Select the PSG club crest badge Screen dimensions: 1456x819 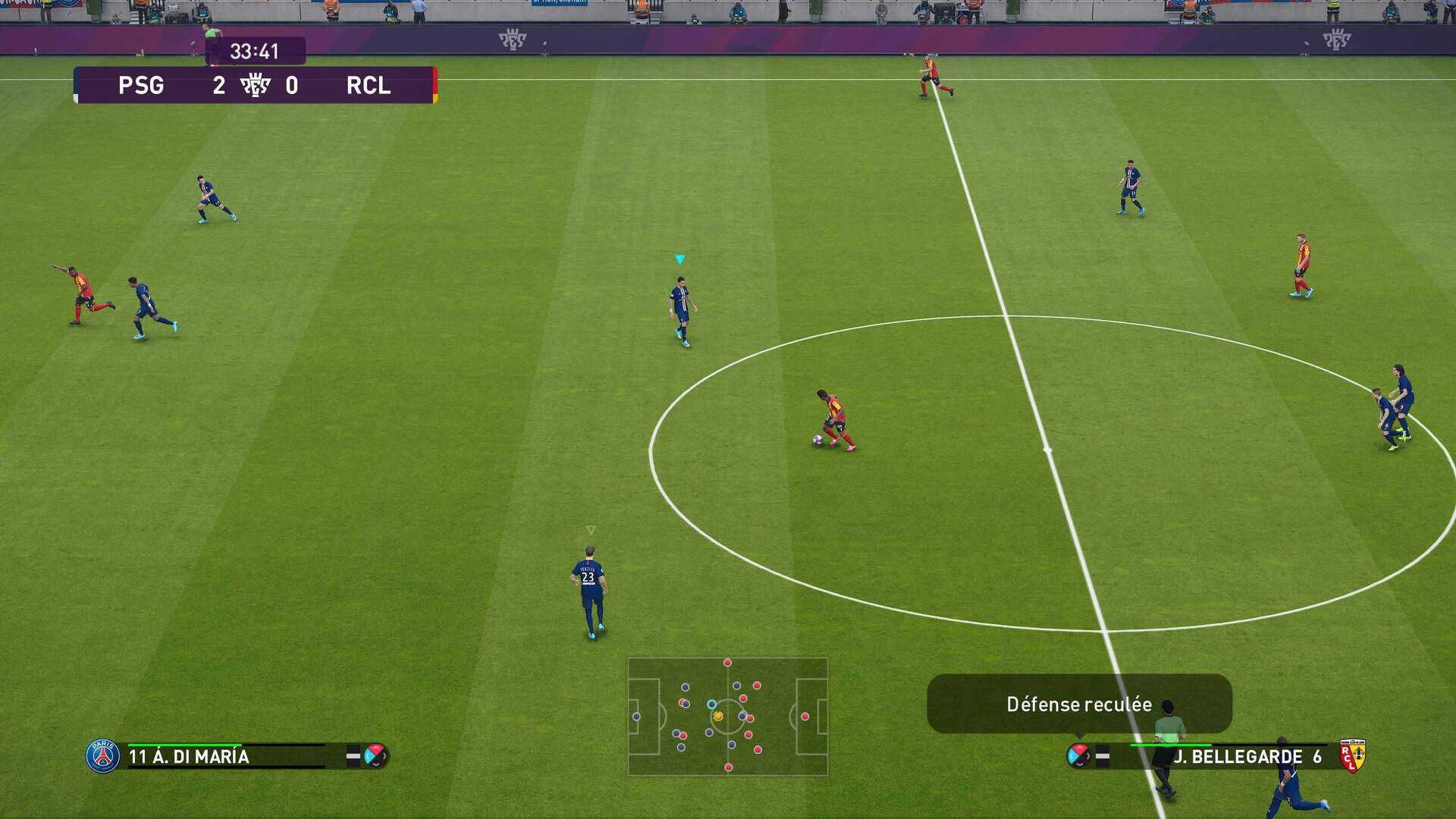(102, 756)
